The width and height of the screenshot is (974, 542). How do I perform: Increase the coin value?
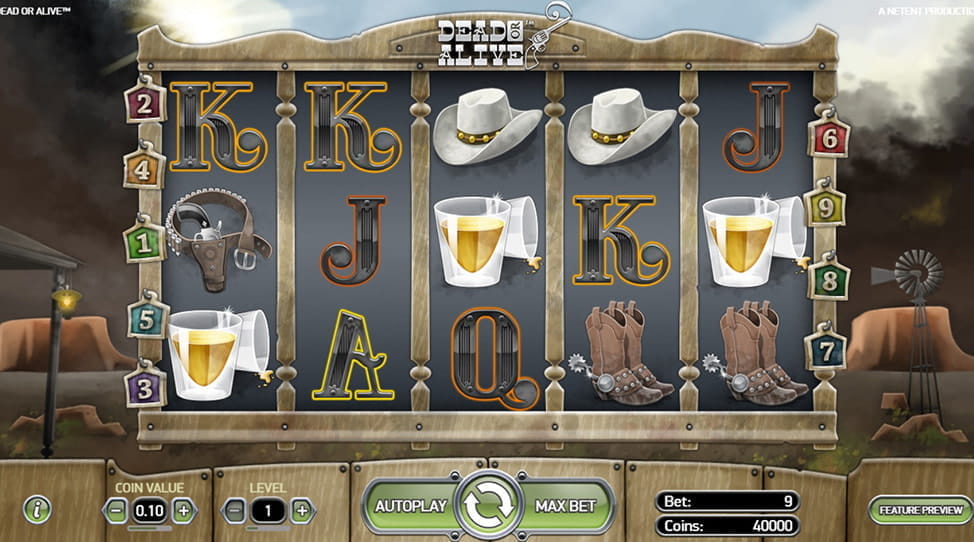tap(183, 510)
